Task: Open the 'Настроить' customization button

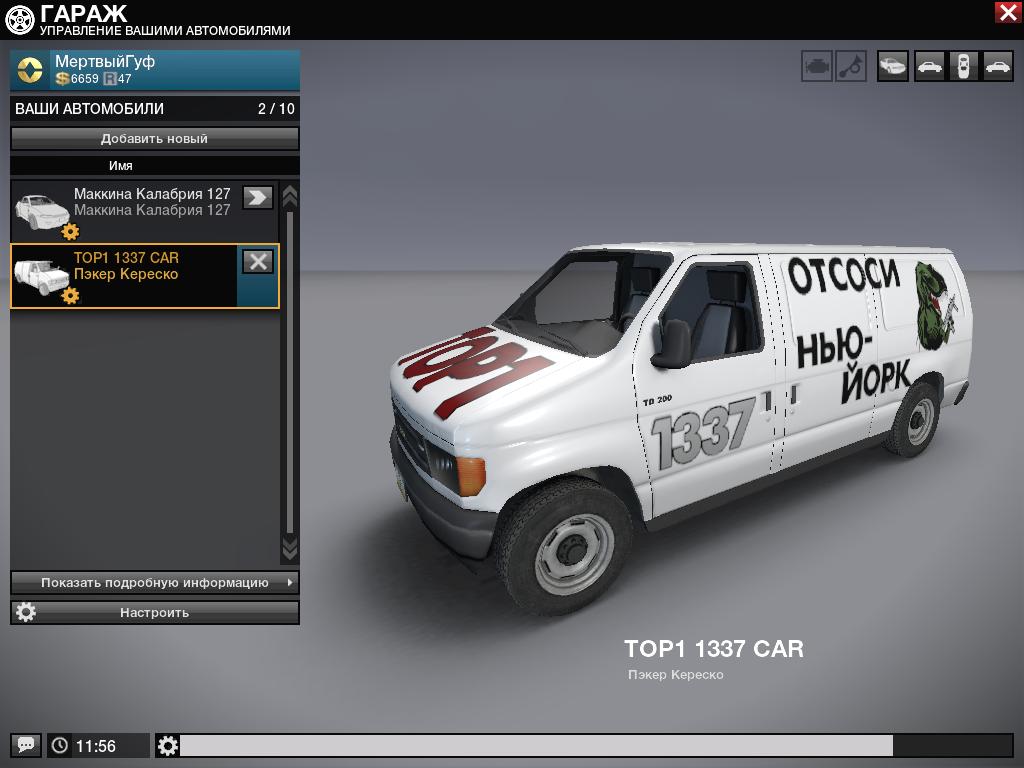Action: pos(155,612)
